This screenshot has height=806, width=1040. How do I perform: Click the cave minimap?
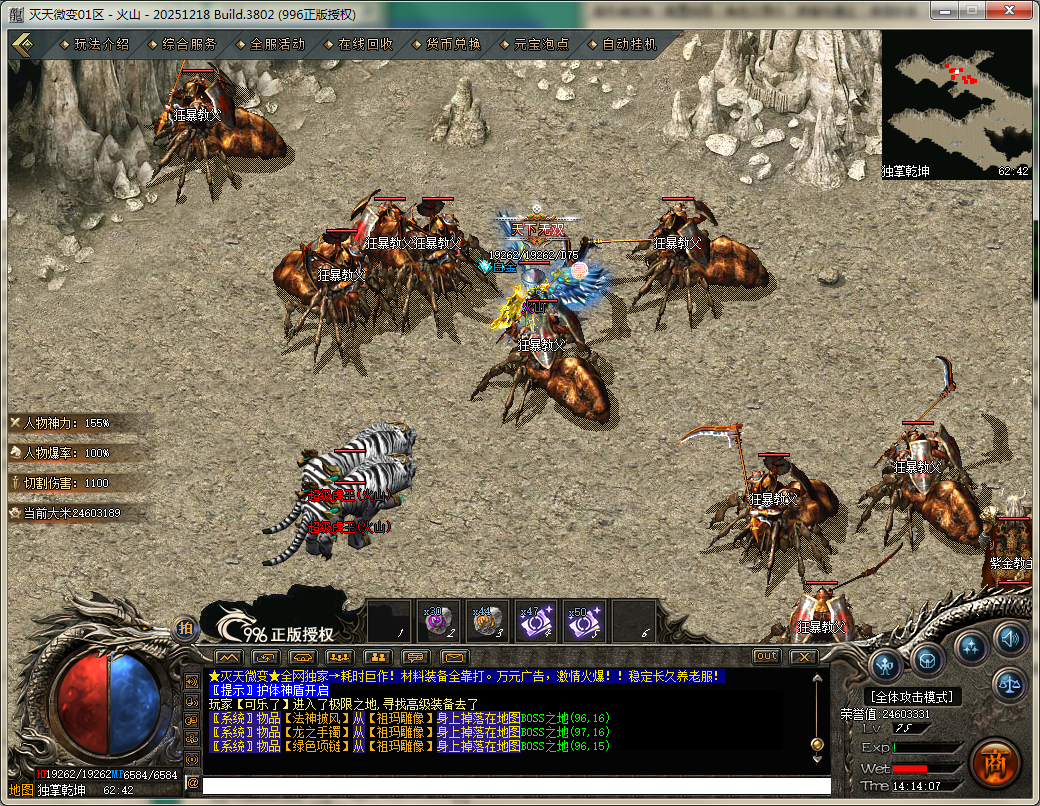[956, 104]
